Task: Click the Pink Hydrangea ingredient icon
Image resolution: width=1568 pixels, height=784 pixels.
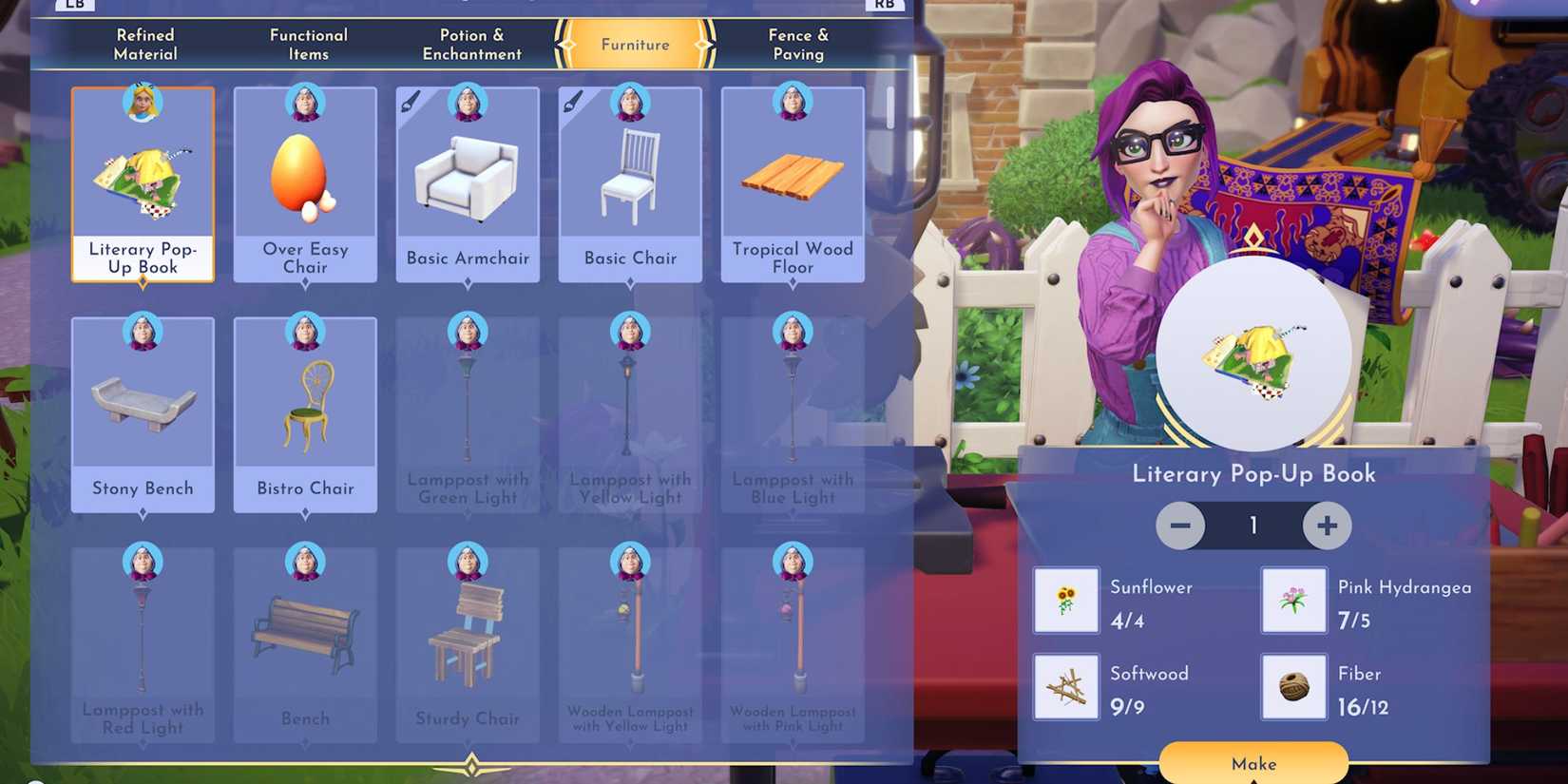Action: 1293,600
